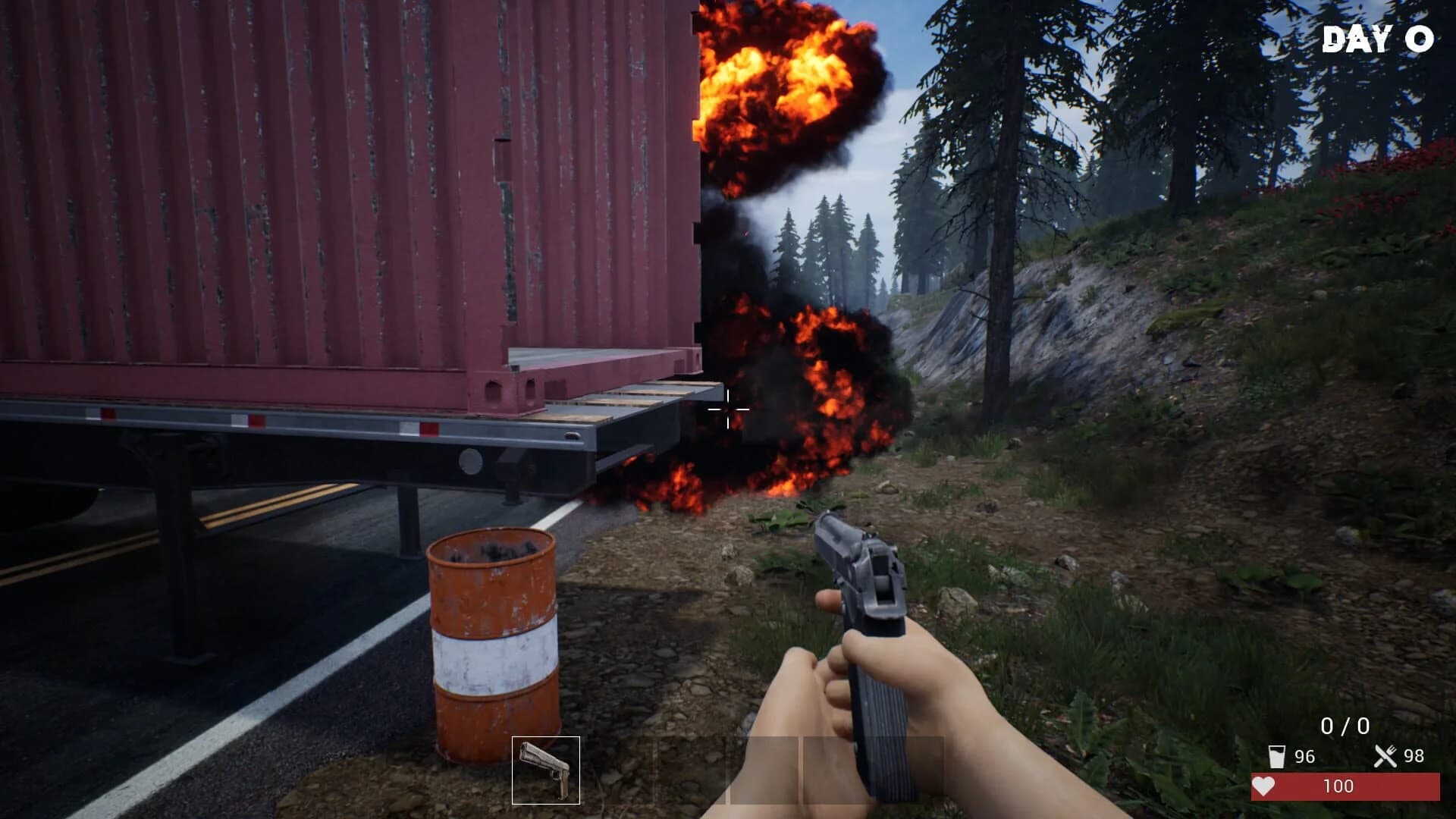Select the fourth hotbar slot

pos(762,770)
